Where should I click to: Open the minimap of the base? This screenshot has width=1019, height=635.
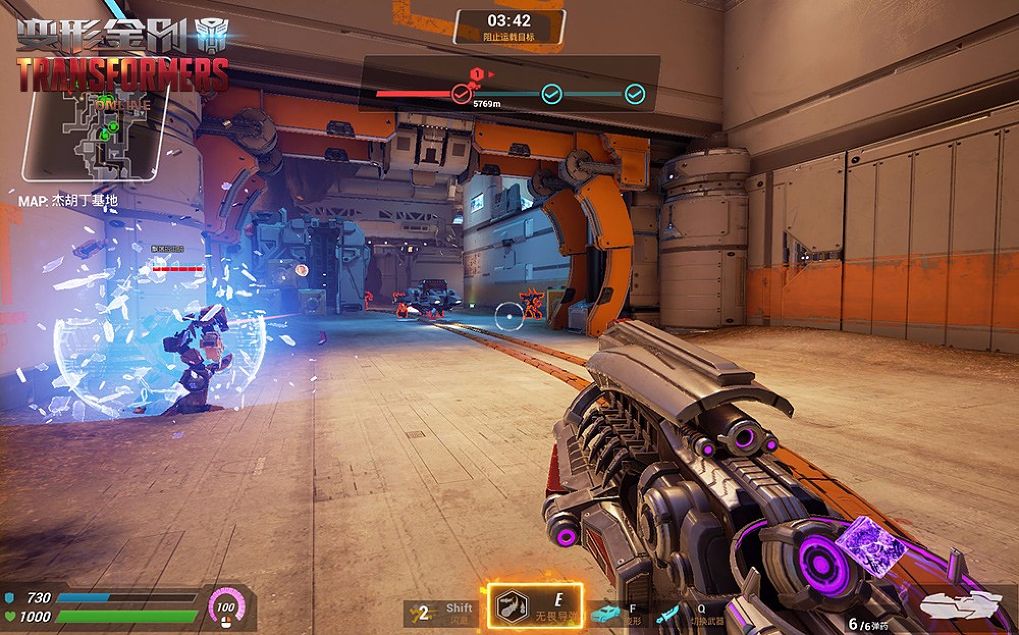pyautogui.click(x=97, y=137)
